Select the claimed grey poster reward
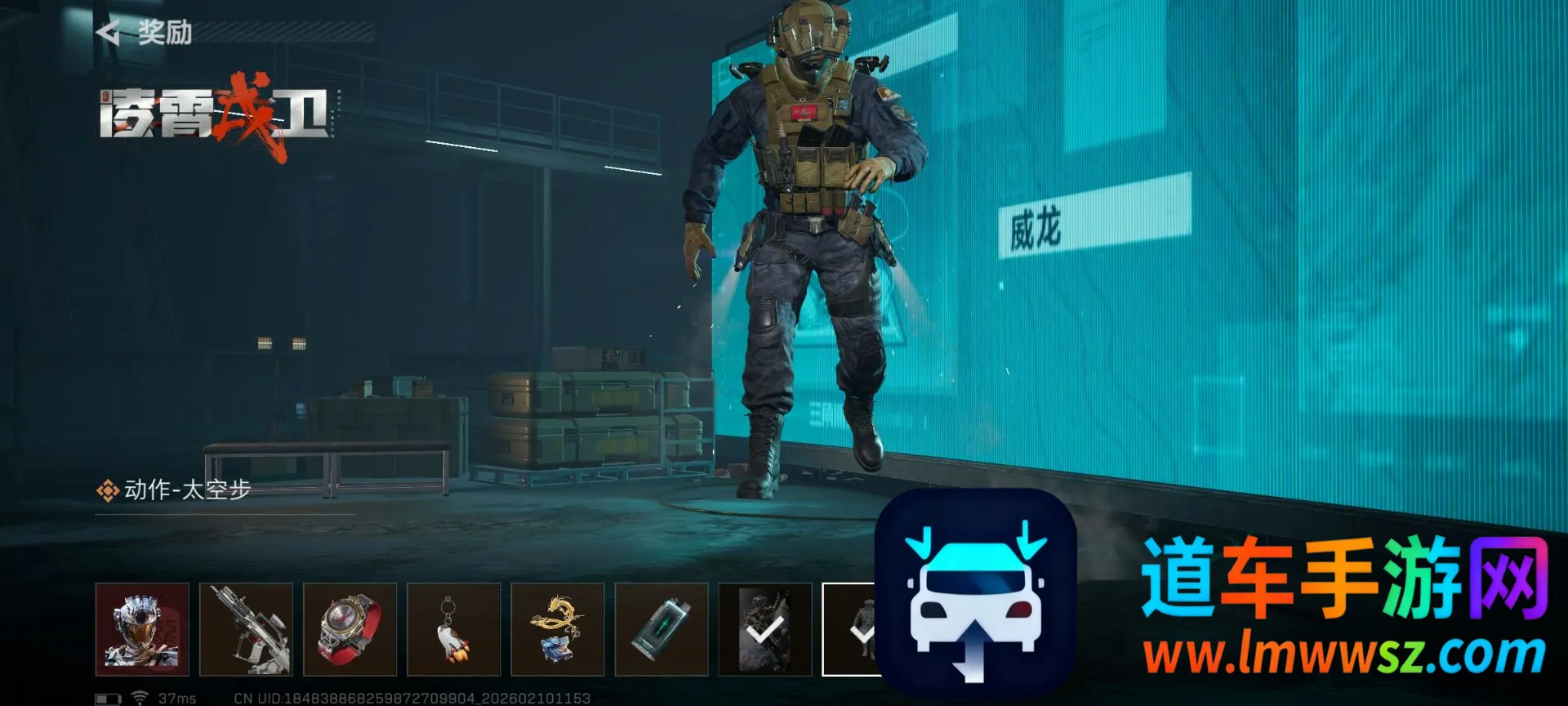The width and height of the screenshot is (1568, 706). click(x=764, y=629)
